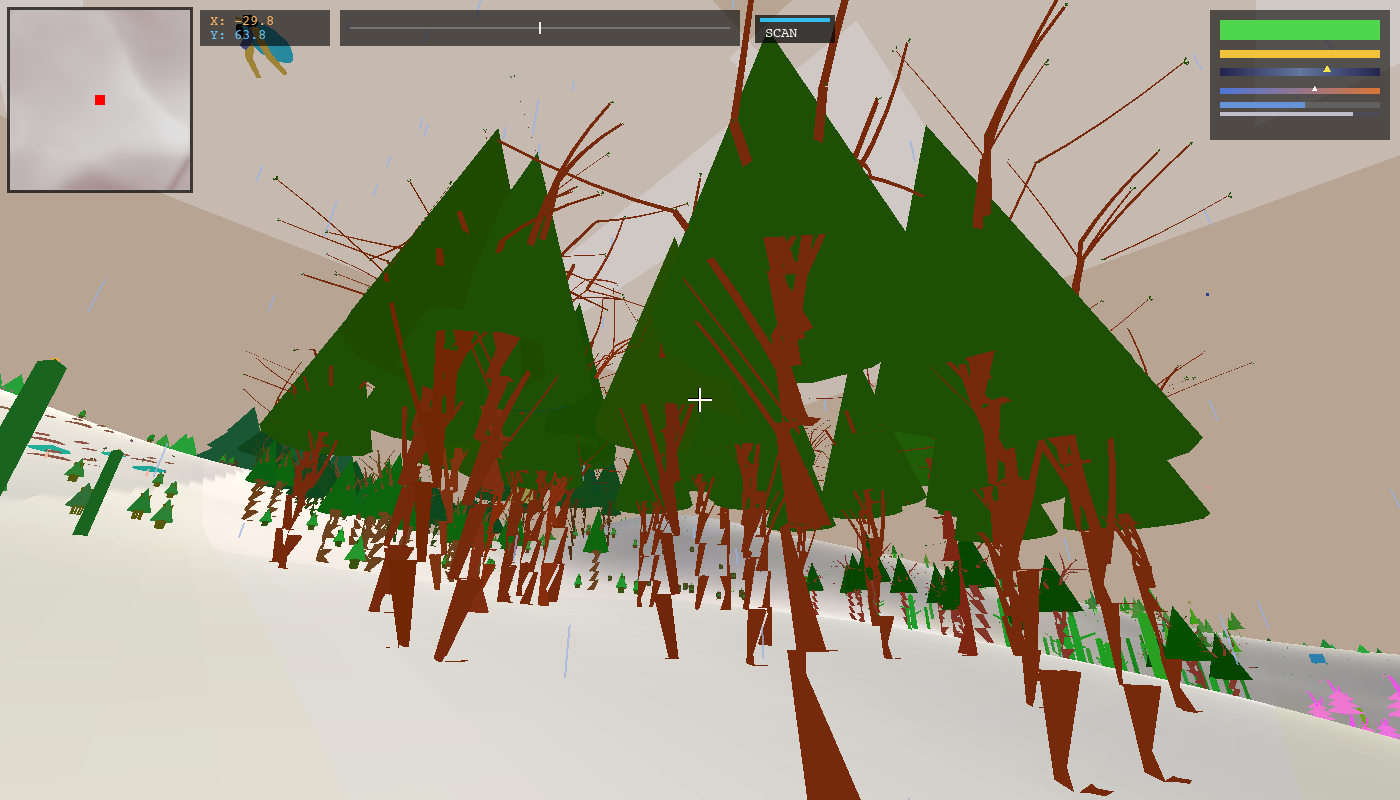Click the crosshair at screen center

click(700, 400)
